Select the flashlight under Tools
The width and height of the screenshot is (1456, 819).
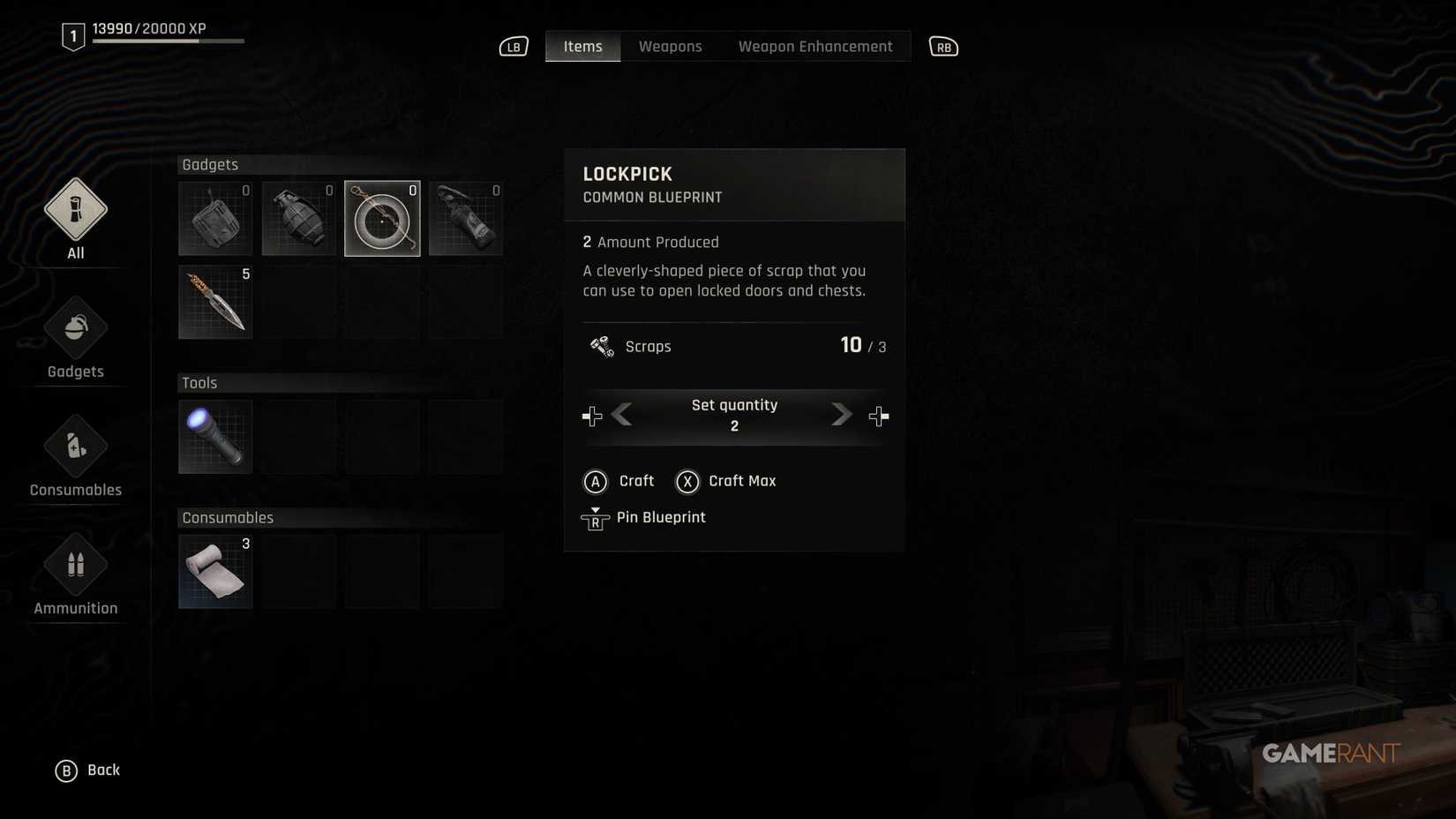point(214,436)
